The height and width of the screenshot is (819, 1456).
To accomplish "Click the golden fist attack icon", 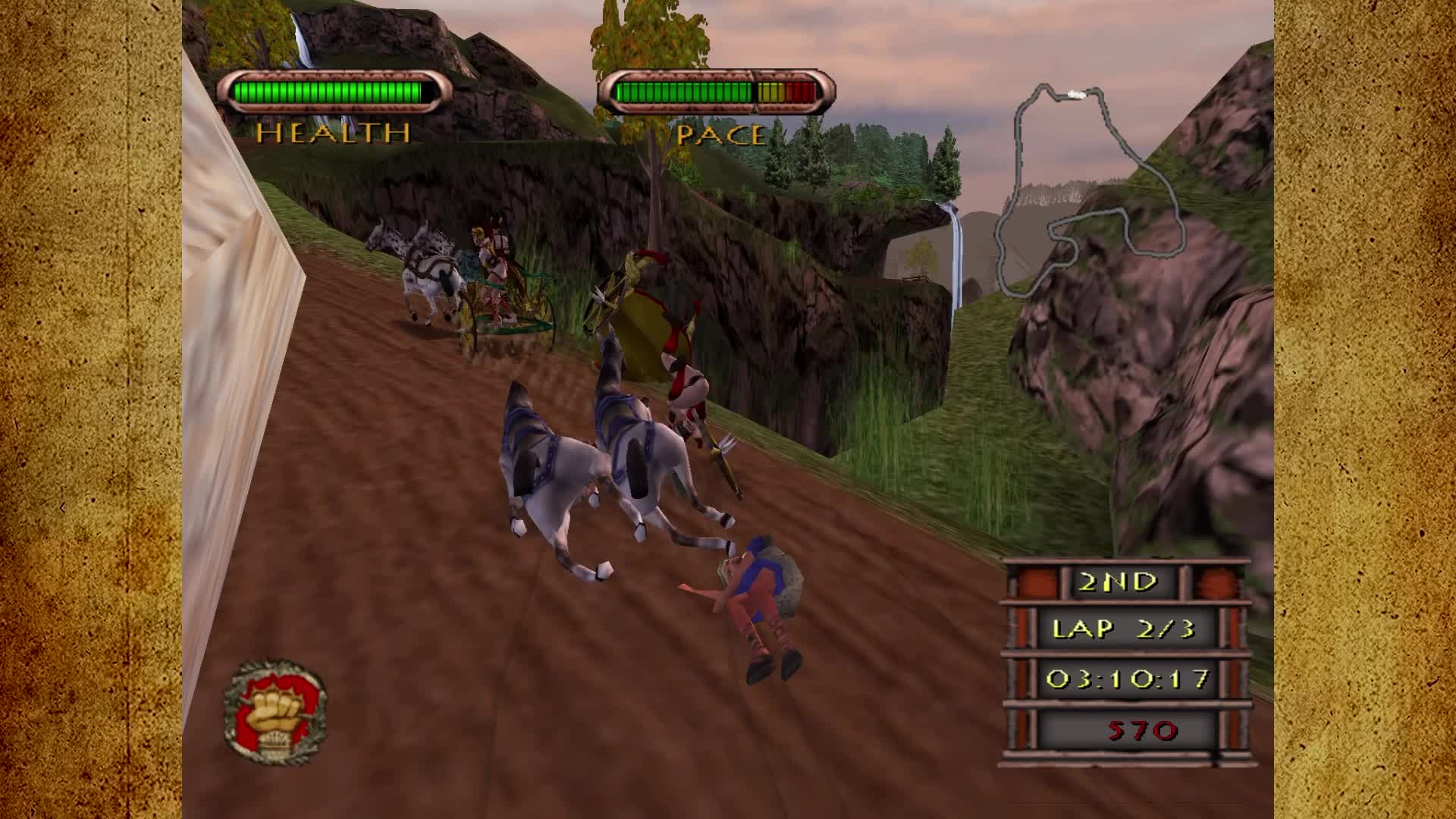I will click(x=275, y=713).
